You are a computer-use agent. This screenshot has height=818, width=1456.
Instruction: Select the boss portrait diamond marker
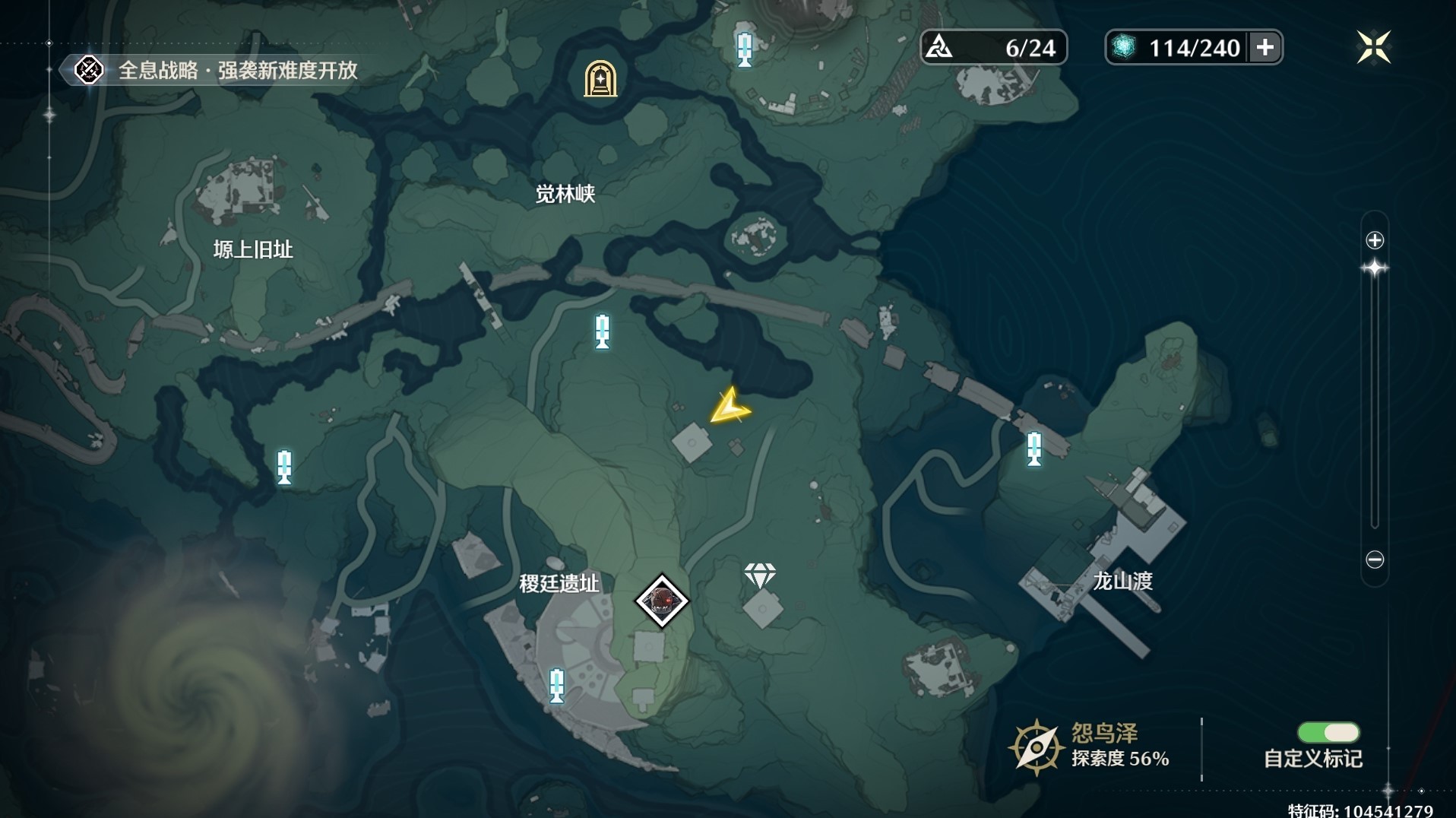[x=662, y=601]
